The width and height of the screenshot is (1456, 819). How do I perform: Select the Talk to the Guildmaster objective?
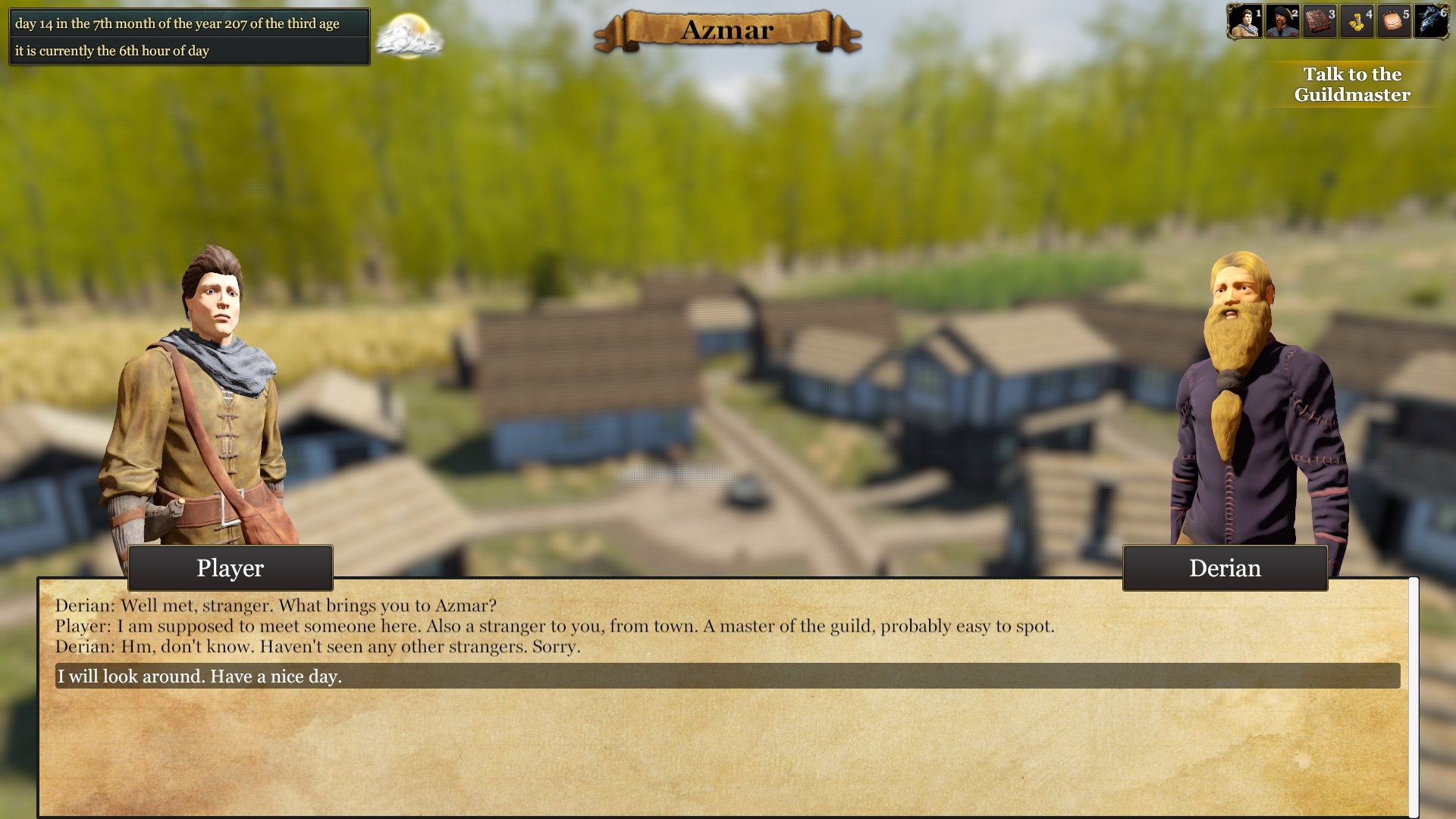click(x=1352, y=84)
